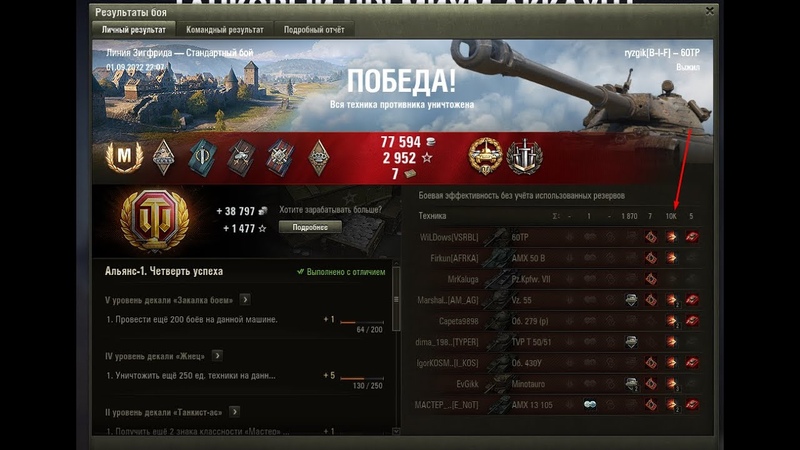Select the Личный результат tab
Viewport: 800px width, 450px height.
[x=130, y=30]
